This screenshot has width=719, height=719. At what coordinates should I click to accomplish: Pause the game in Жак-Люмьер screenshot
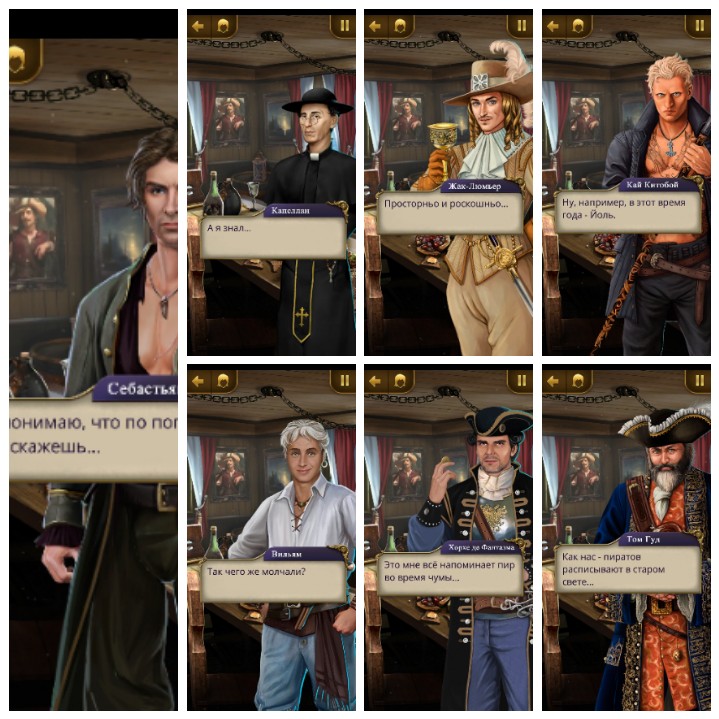point(520,26)
